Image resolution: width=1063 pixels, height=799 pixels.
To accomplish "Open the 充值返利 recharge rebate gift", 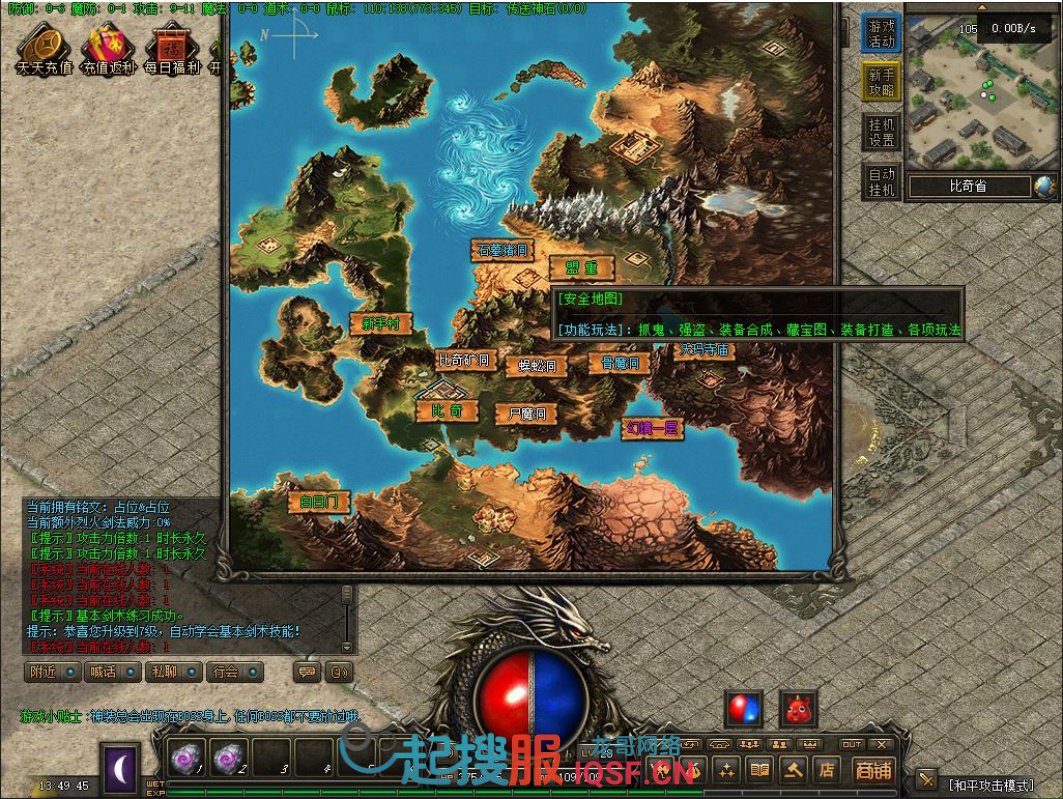I will [108, 48].
